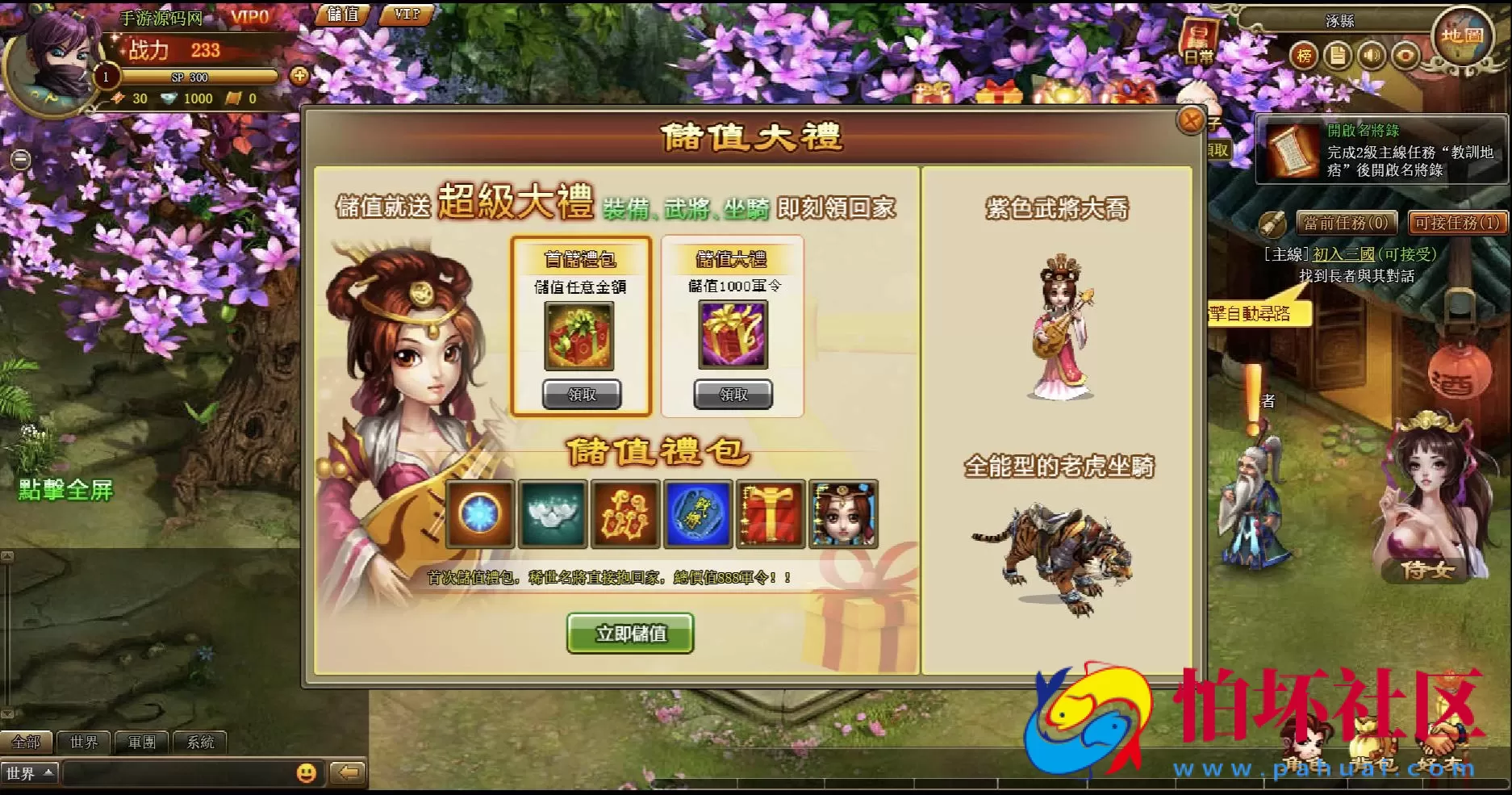
Task: Open the emoji smiley in the chat bar
Action: [x=305, y=772]
